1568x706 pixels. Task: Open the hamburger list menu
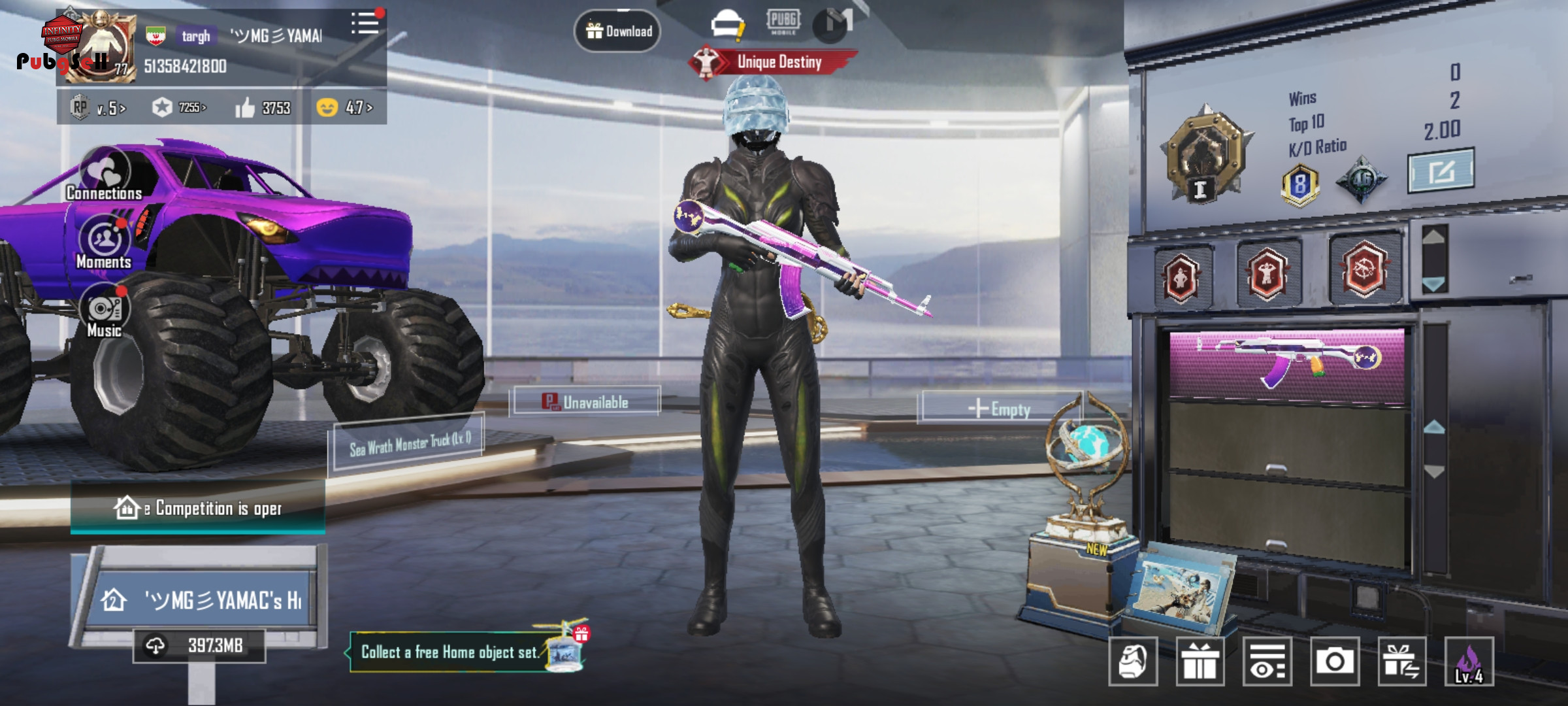click(x=365, y=24)
